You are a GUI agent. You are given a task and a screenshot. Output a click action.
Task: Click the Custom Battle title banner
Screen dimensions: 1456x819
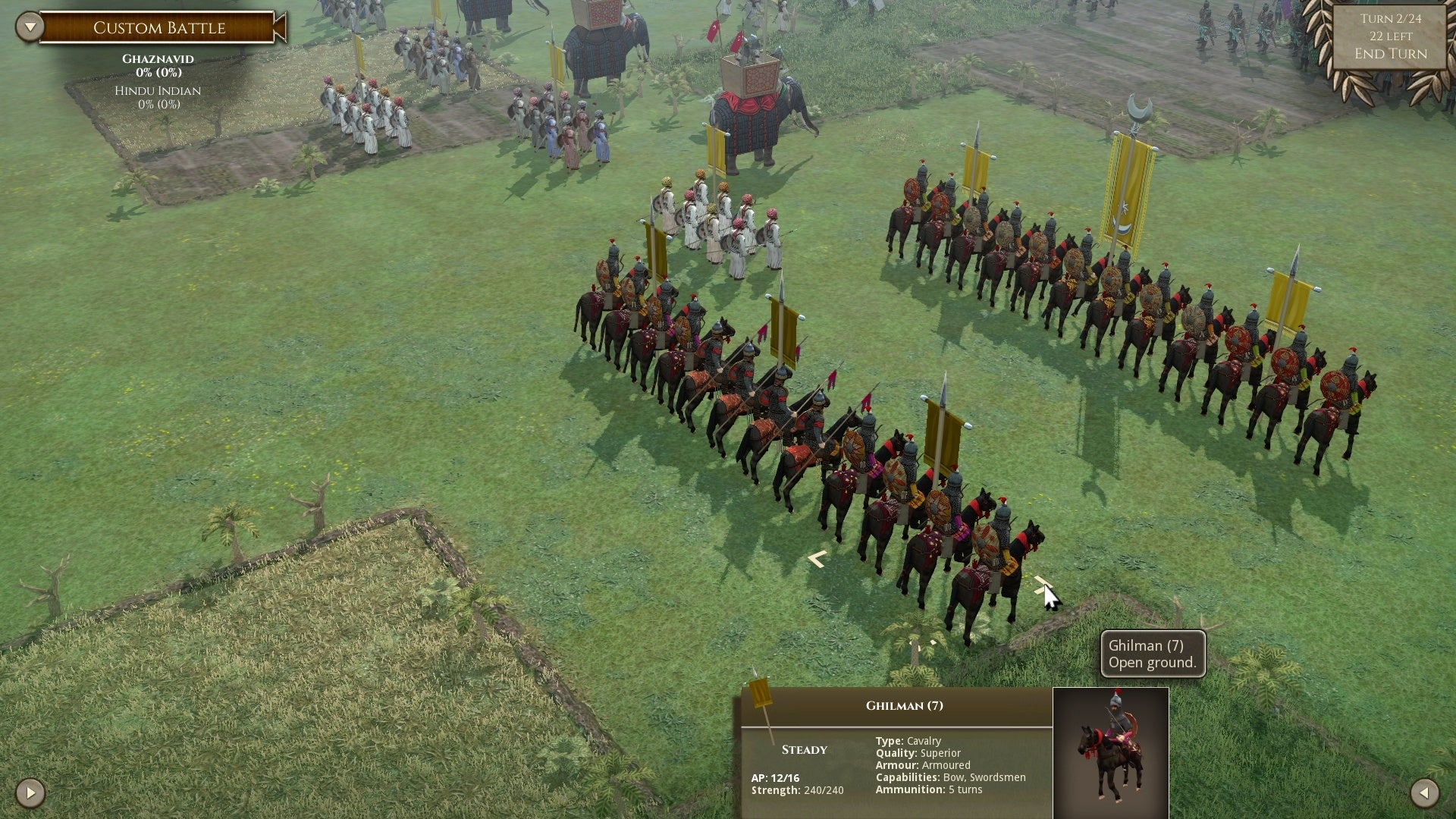(x=158, y=28)
